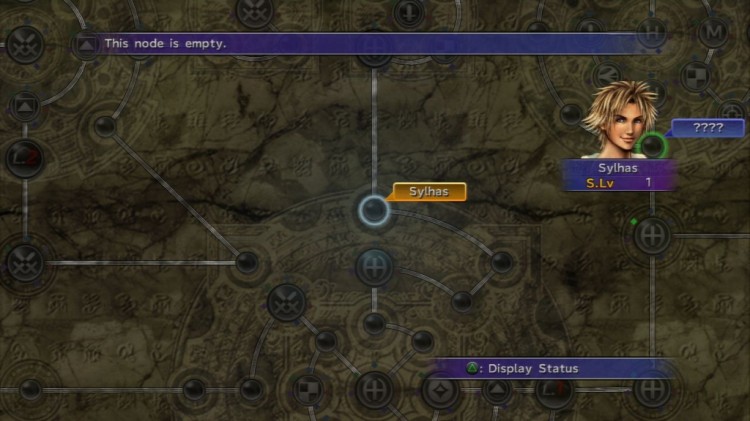This screenshot has height=421, width=750.
Task: Click the orange Sylhas cursor name tag
Action: click(429, 191)
